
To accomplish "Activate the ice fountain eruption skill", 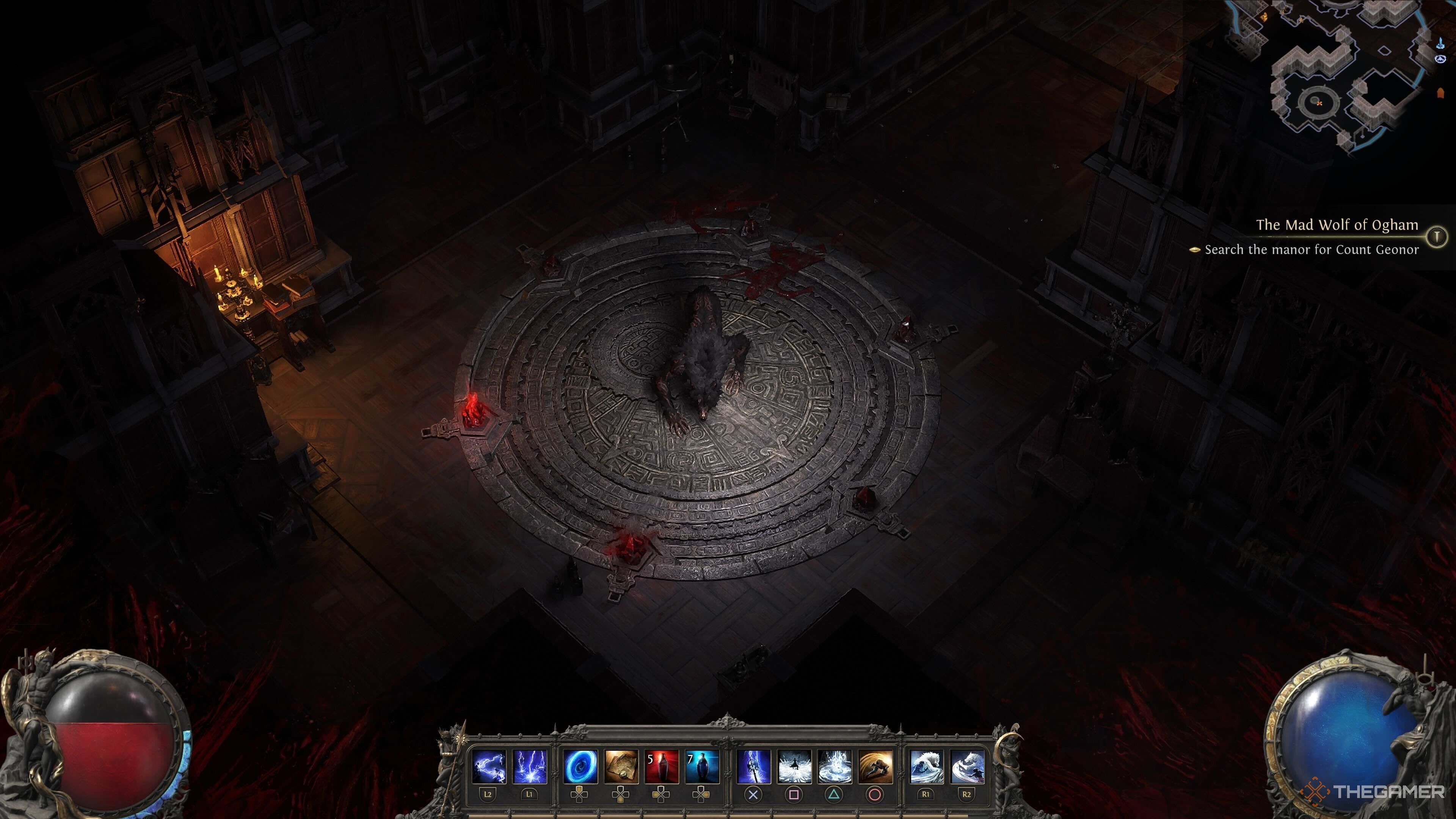I will [835, 767].
